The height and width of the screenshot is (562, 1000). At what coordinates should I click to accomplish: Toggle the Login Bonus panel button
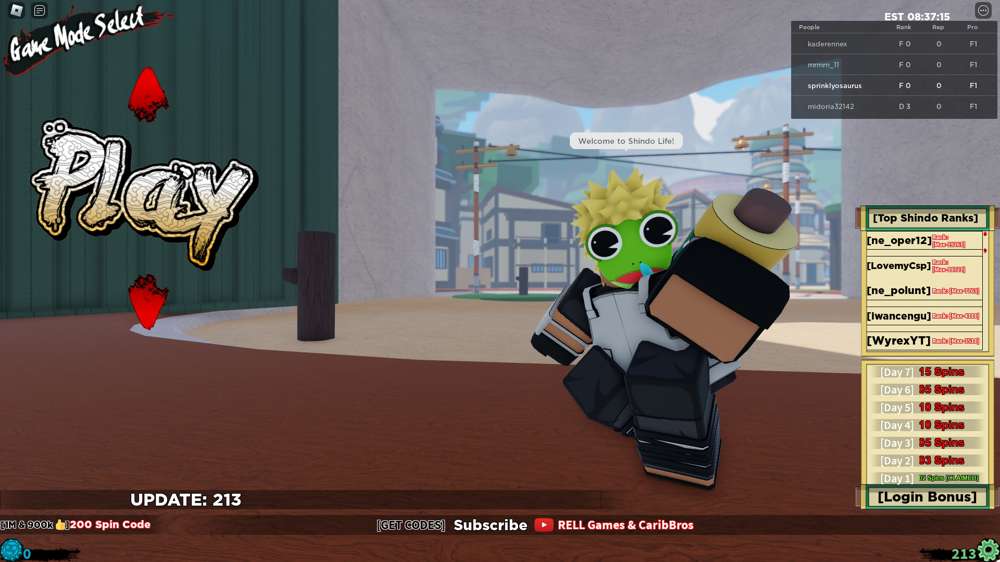pyautogui.click(x=926, y=497)
